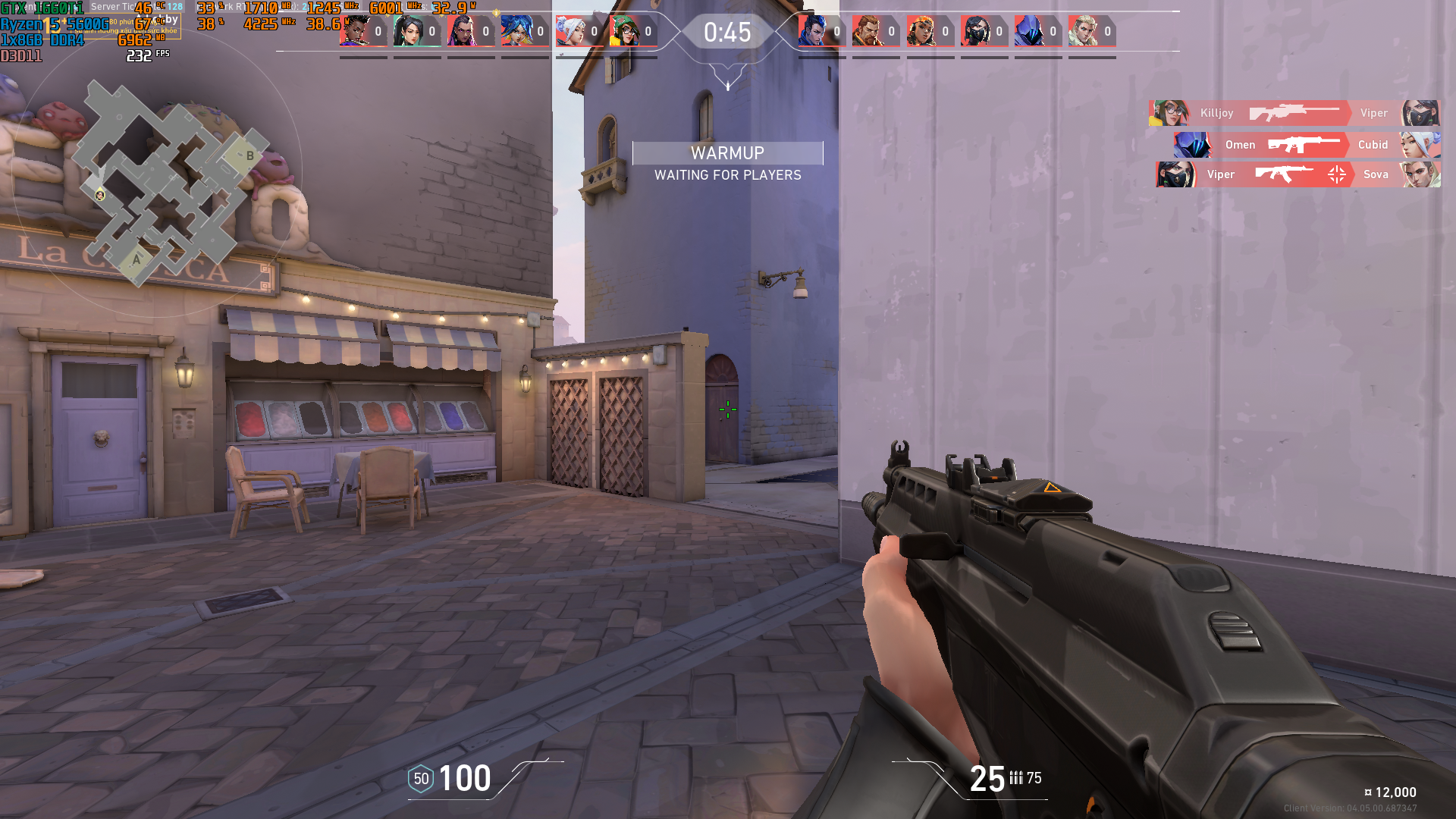1456x819 pixels.
Task: Choose Omen's portrait in the top bar
Action: [x=1030, y=31]
